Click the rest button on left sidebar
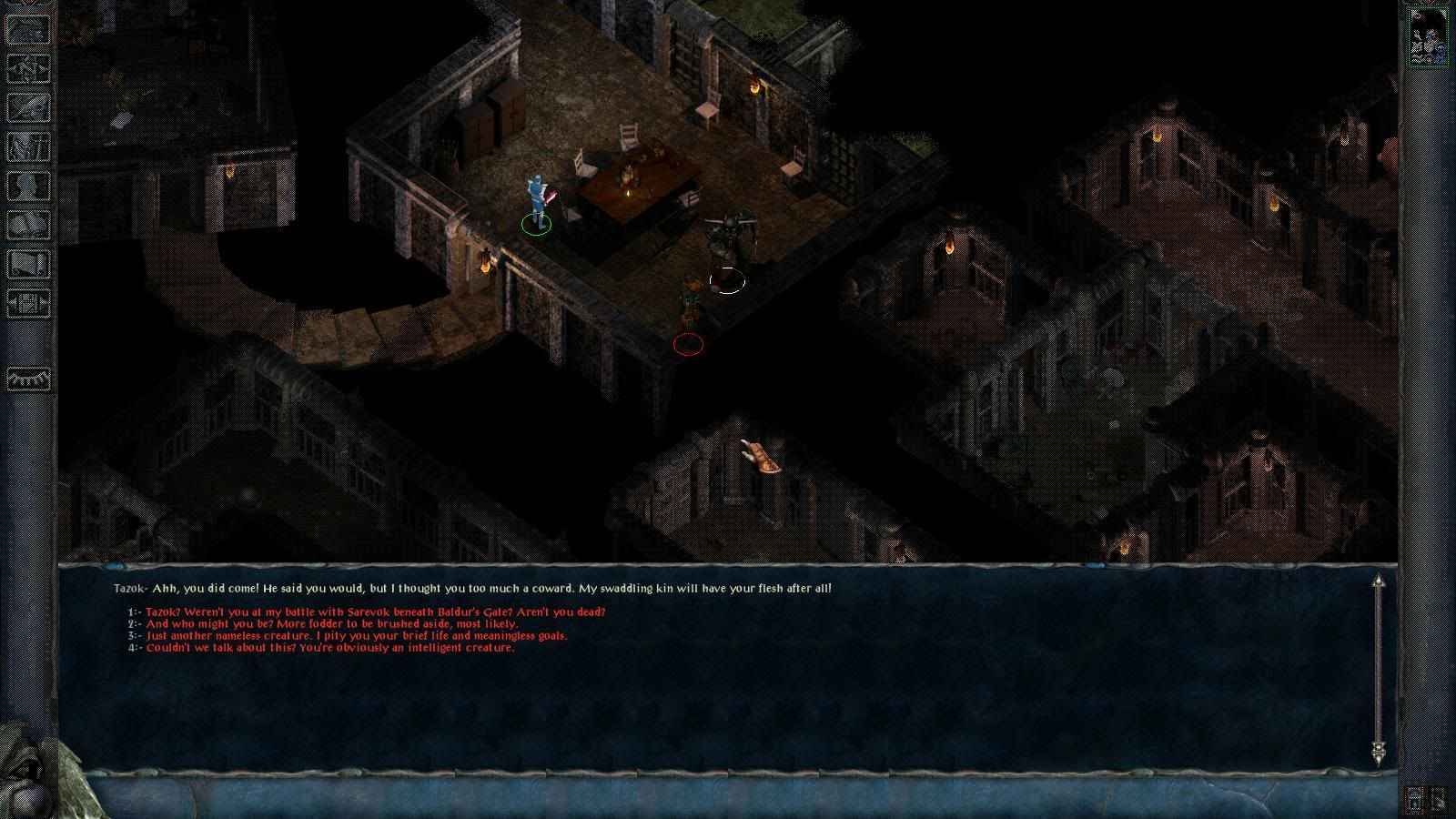1456x819 pixels. [x=29, y=378]
